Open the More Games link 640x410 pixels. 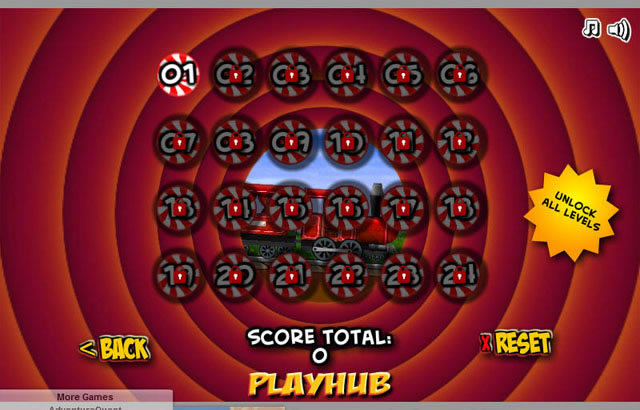click(x=85, y=397)
